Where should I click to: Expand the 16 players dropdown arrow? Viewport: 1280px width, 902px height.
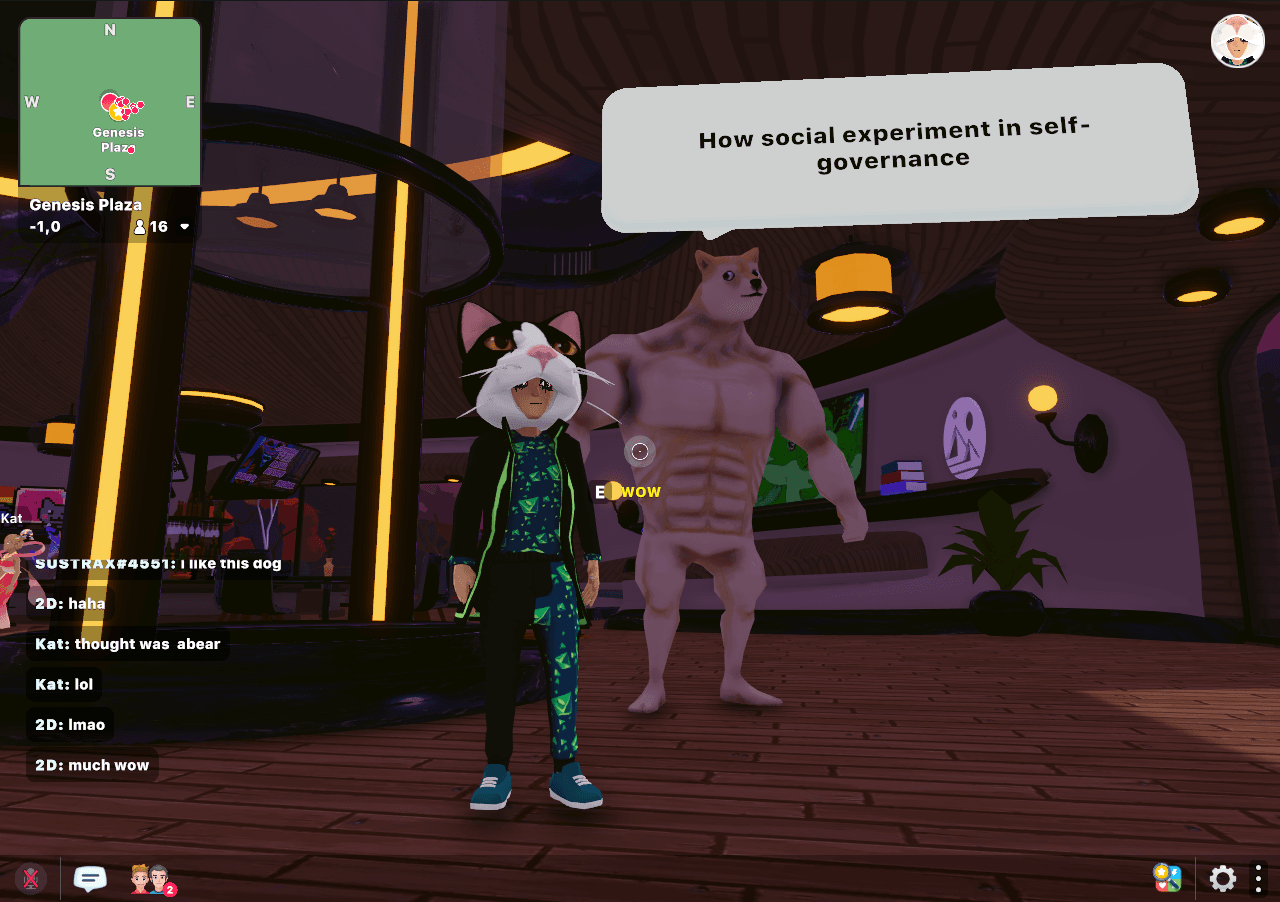tap(185, 227)
